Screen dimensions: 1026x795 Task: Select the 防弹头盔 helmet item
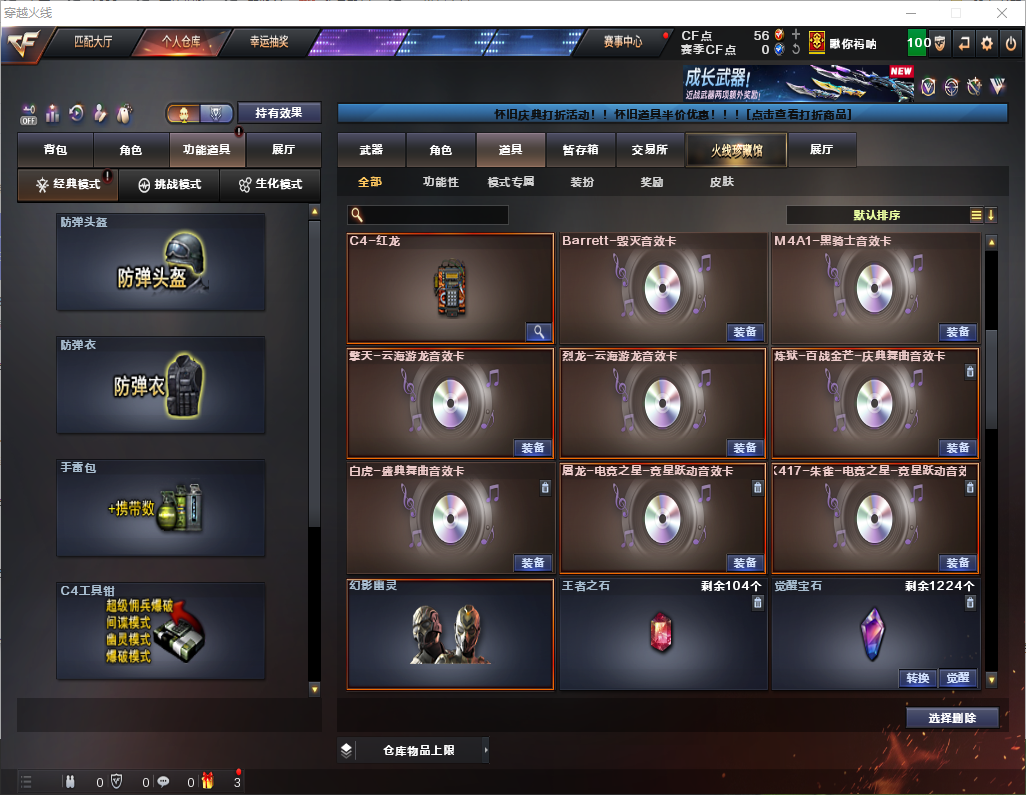coord(161,262)
